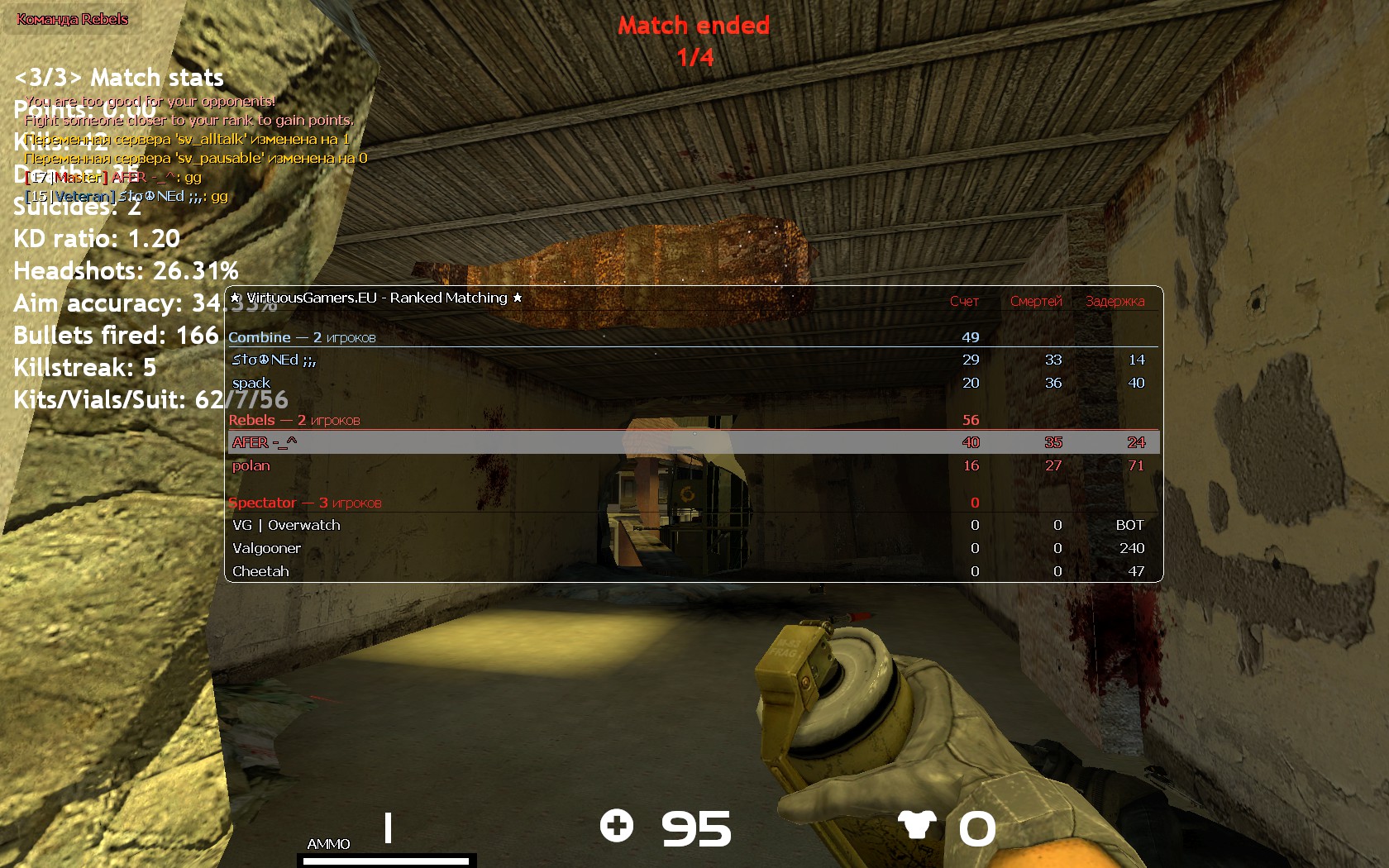Click the BOT tag next to VG | Overwatch
Viewport: 1389px width, 868px height.
pyautogui.click(x=1130, y=525)
